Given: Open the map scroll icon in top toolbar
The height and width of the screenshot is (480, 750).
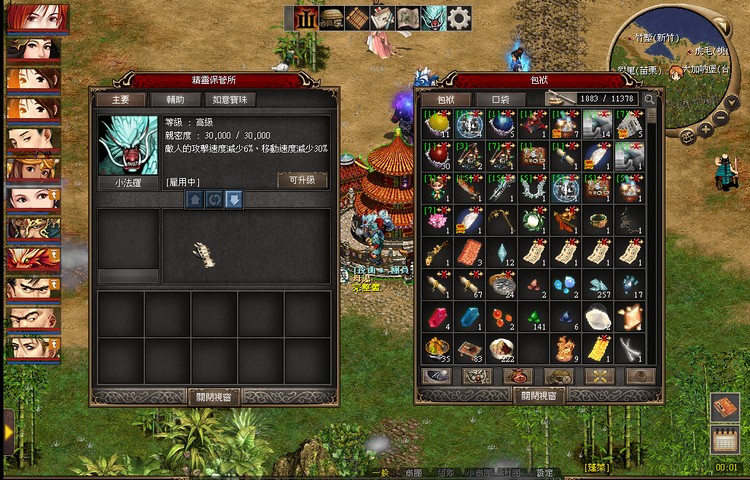Looking at the screenshot, I should 408,18.
